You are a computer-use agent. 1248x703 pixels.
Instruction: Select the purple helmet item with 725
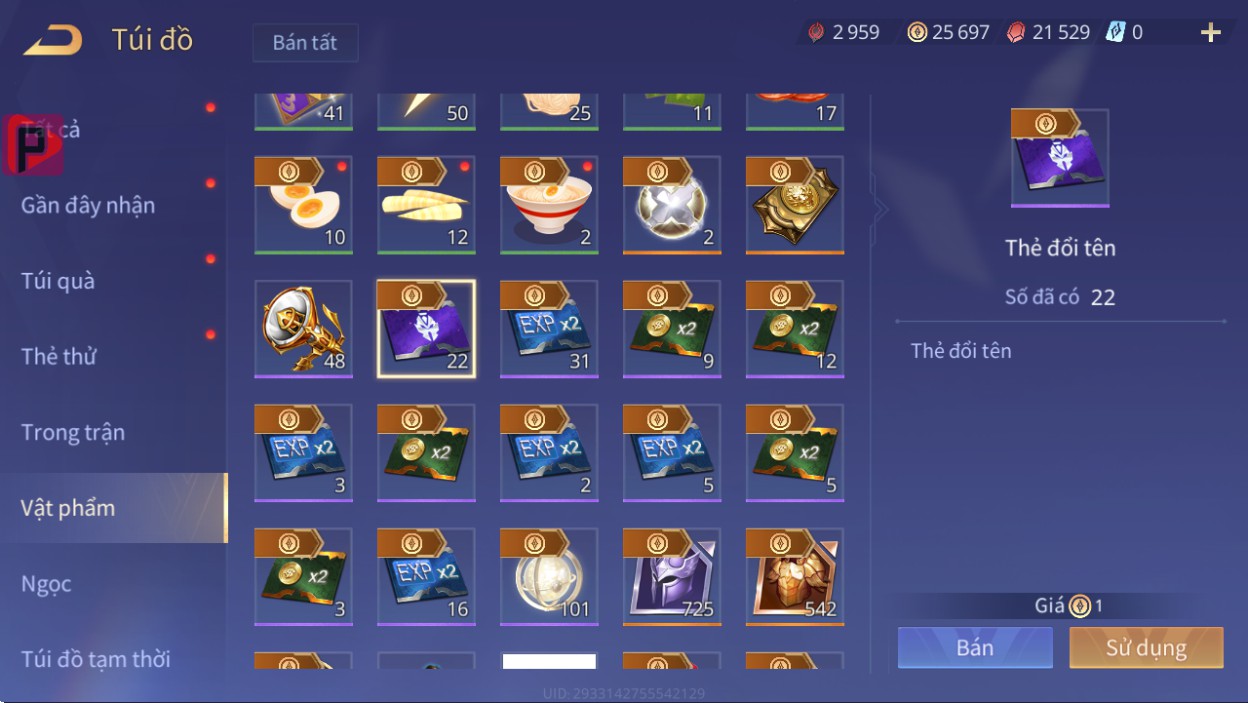pyautogui.click(x=672, y=576)
